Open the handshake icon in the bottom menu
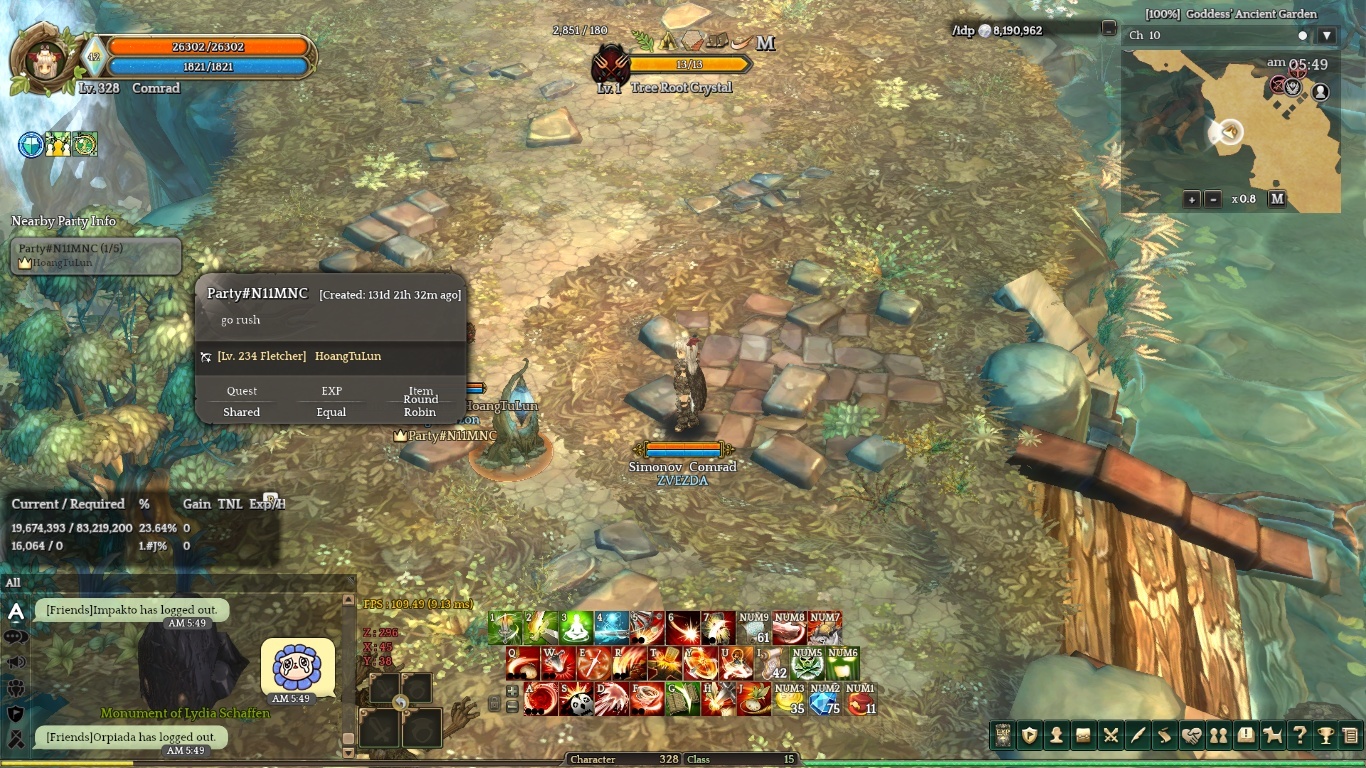 (x=1191, y=736)
